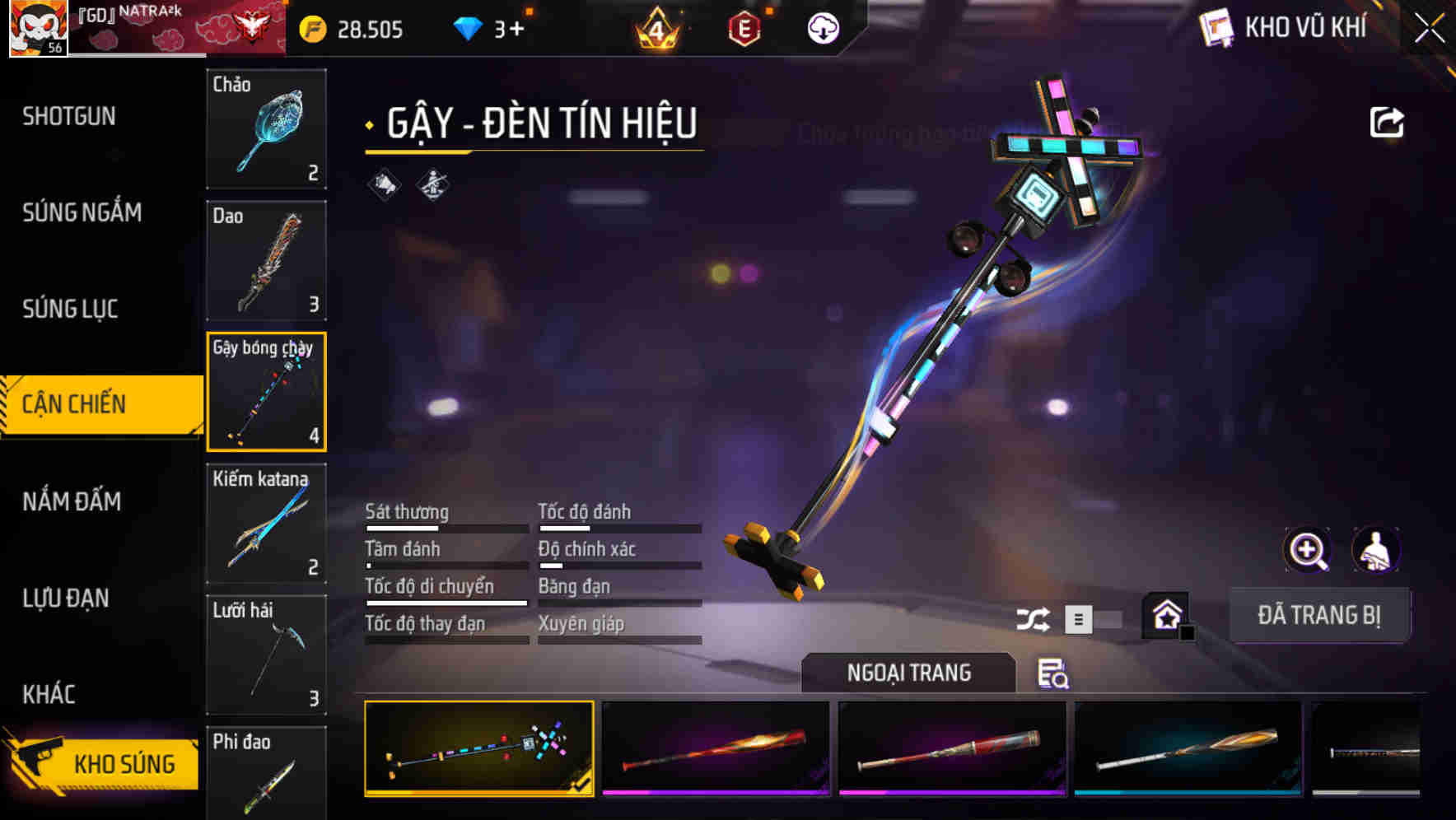Switch to LỰU ĐẠN category

[66, 598]
